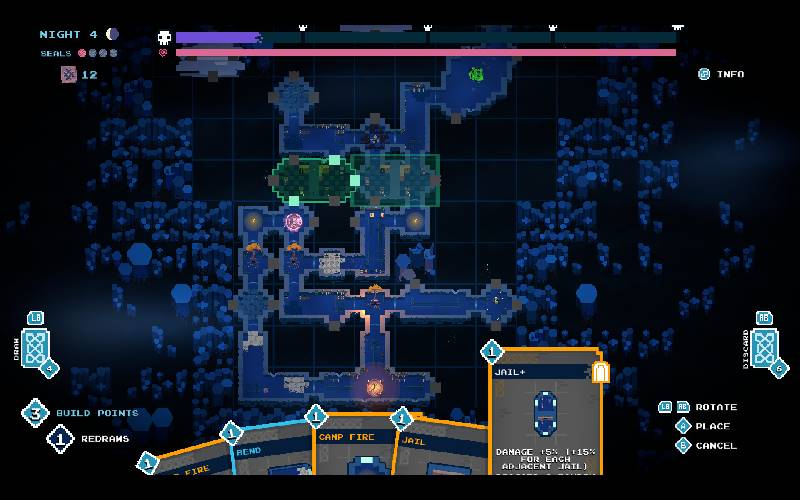This screenshot has height=500, width=800.
Task: Click the Cancel action label
Action: tap(715, 445)
